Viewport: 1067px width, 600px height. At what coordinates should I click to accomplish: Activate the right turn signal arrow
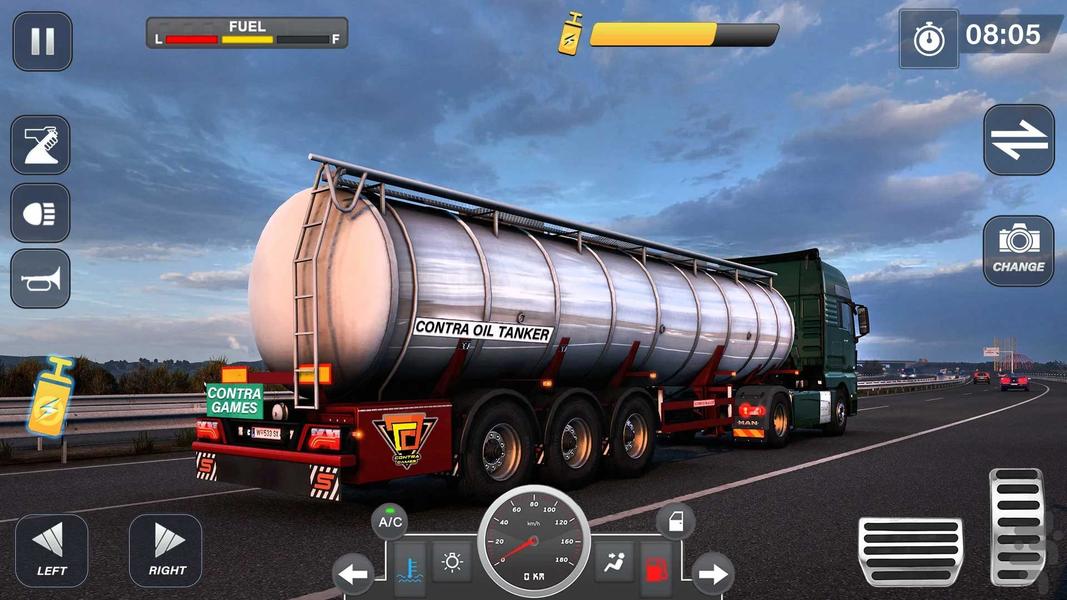[x=712, y=574]
